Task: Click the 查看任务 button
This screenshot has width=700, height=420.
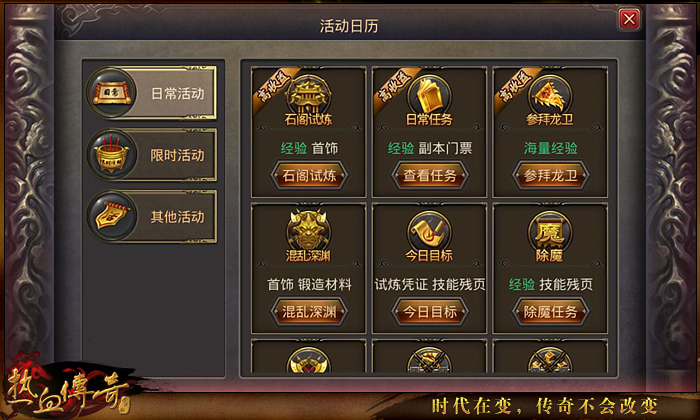Action: [x=429, y=175]
